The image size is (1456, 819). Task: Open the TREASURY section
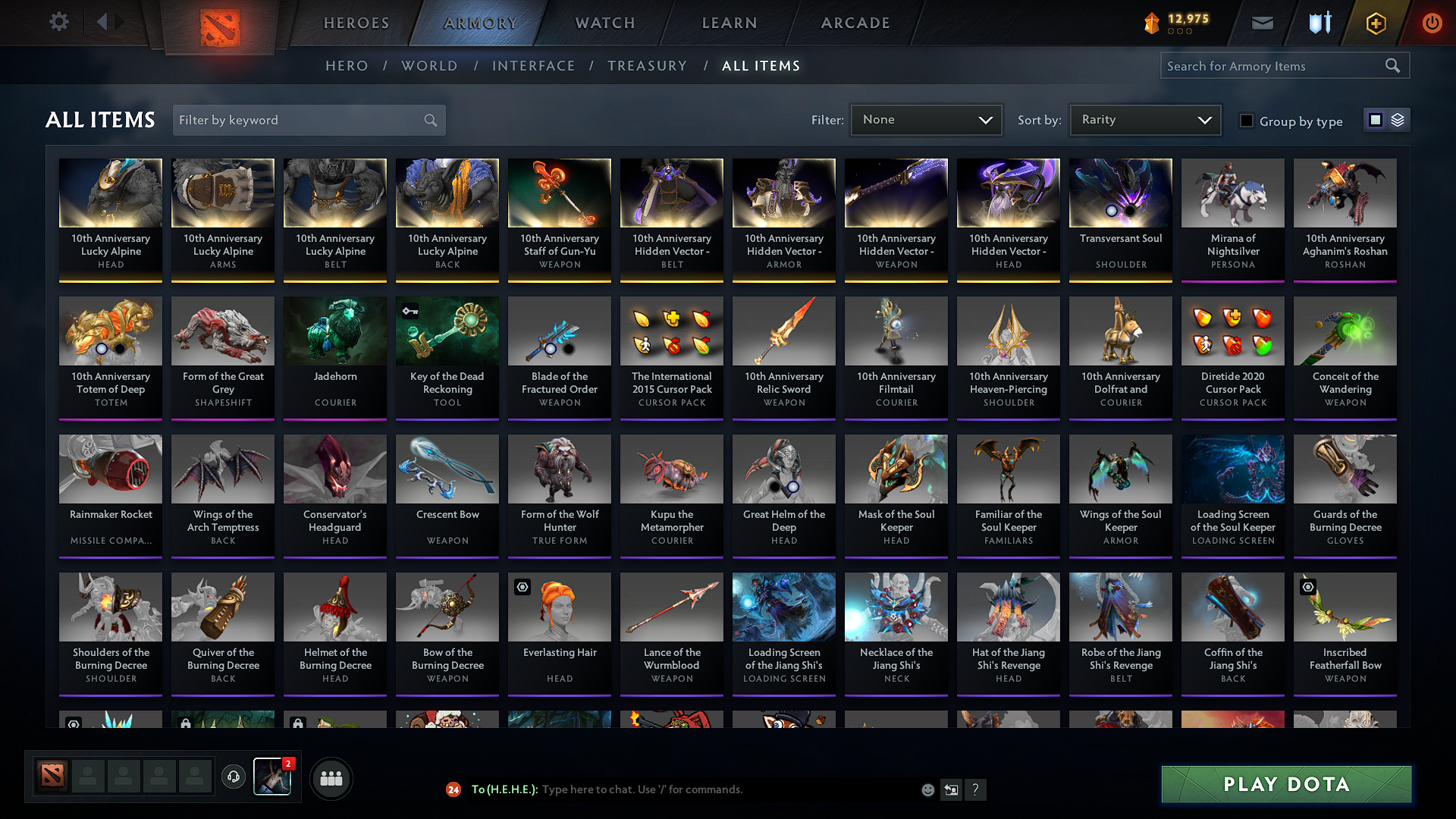coord(647,66)
